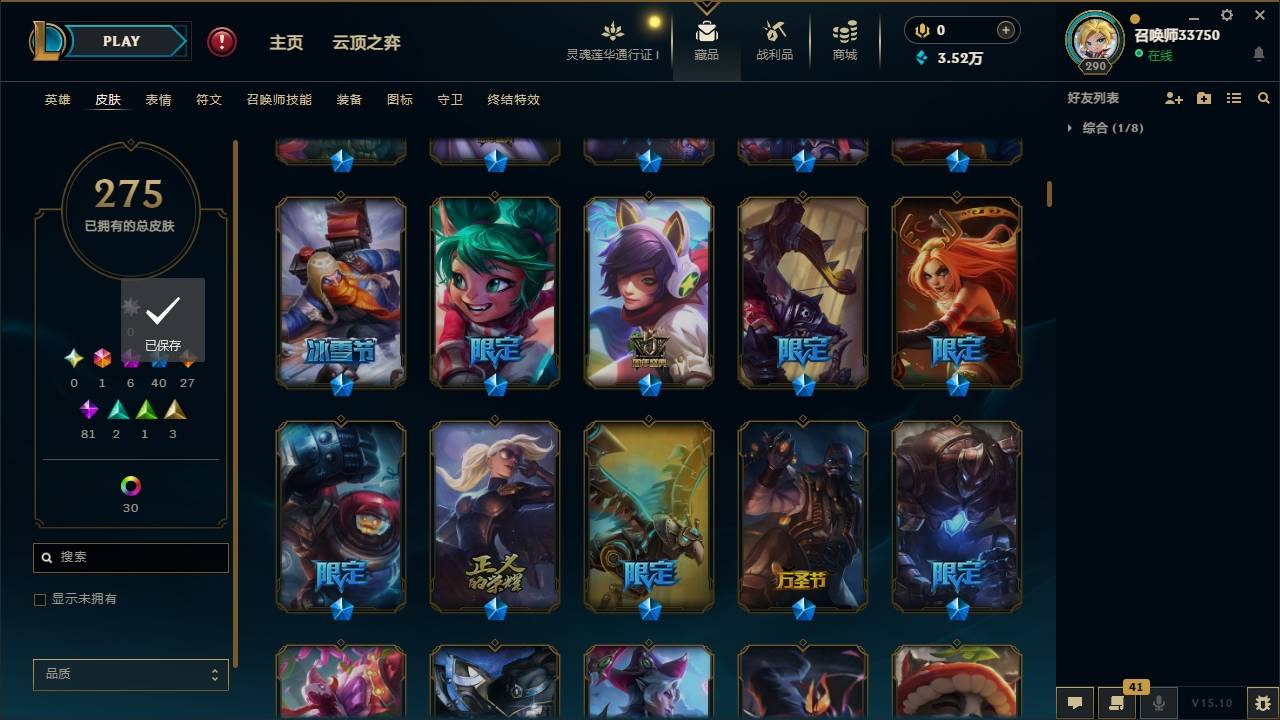Click the create friend group folder icon

click(x=1203, y=98)
